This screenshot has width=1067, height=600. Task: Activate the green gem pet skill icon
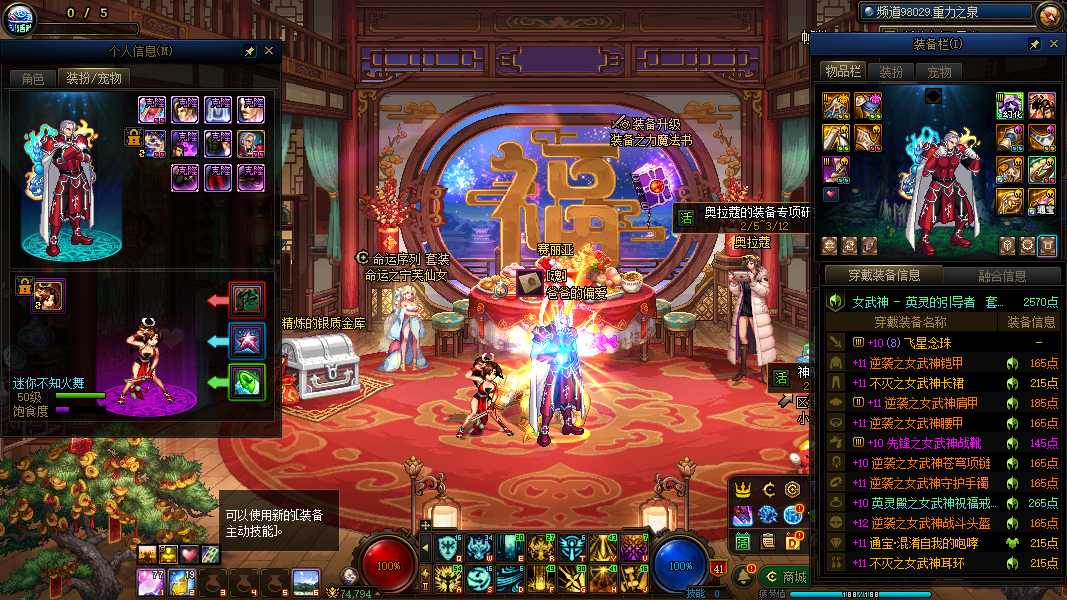pos(247,382)
